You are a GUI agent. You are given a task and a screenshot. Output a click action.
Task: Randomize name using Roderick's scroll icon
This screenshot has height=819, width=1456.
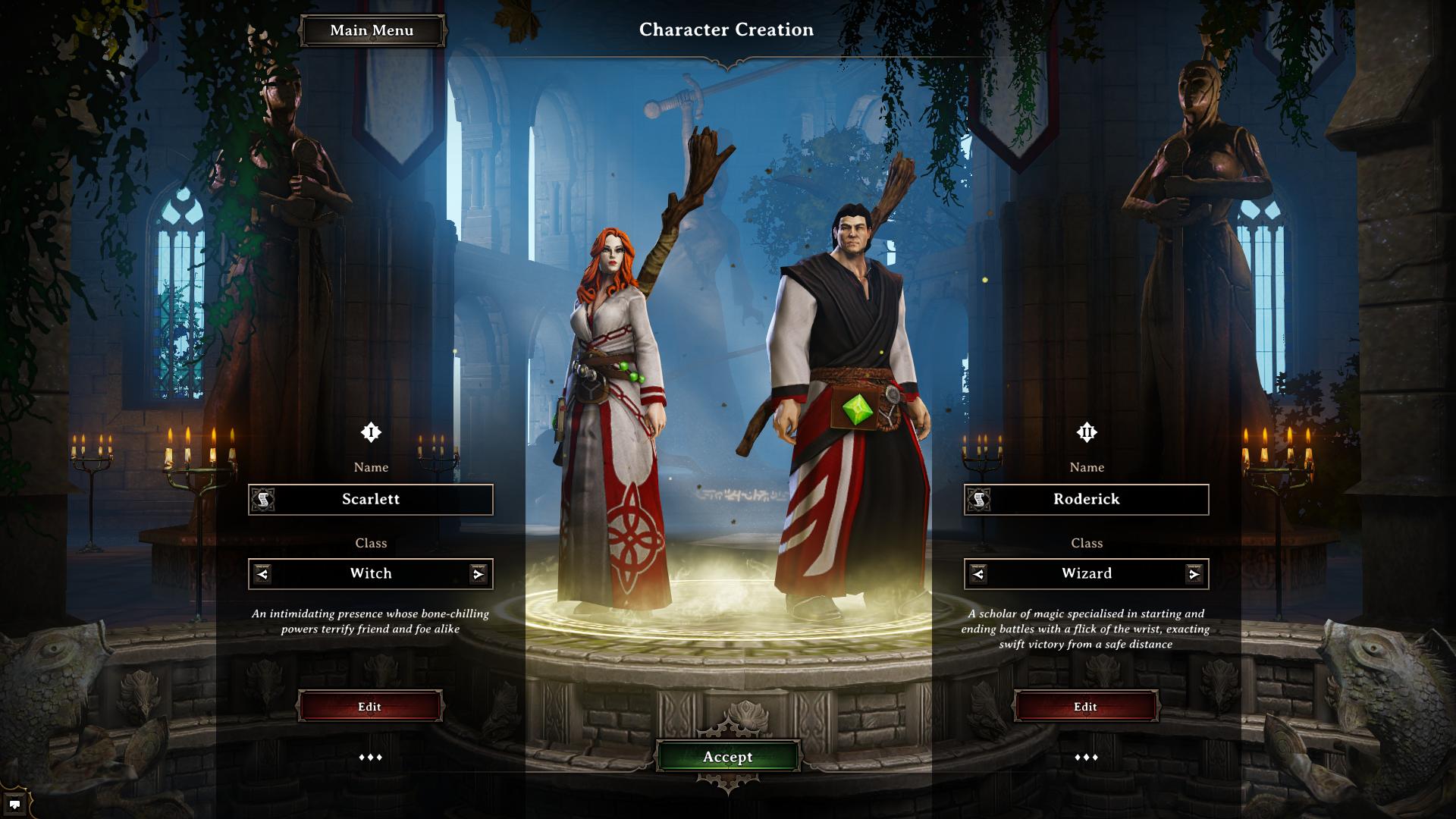(979, 499)
